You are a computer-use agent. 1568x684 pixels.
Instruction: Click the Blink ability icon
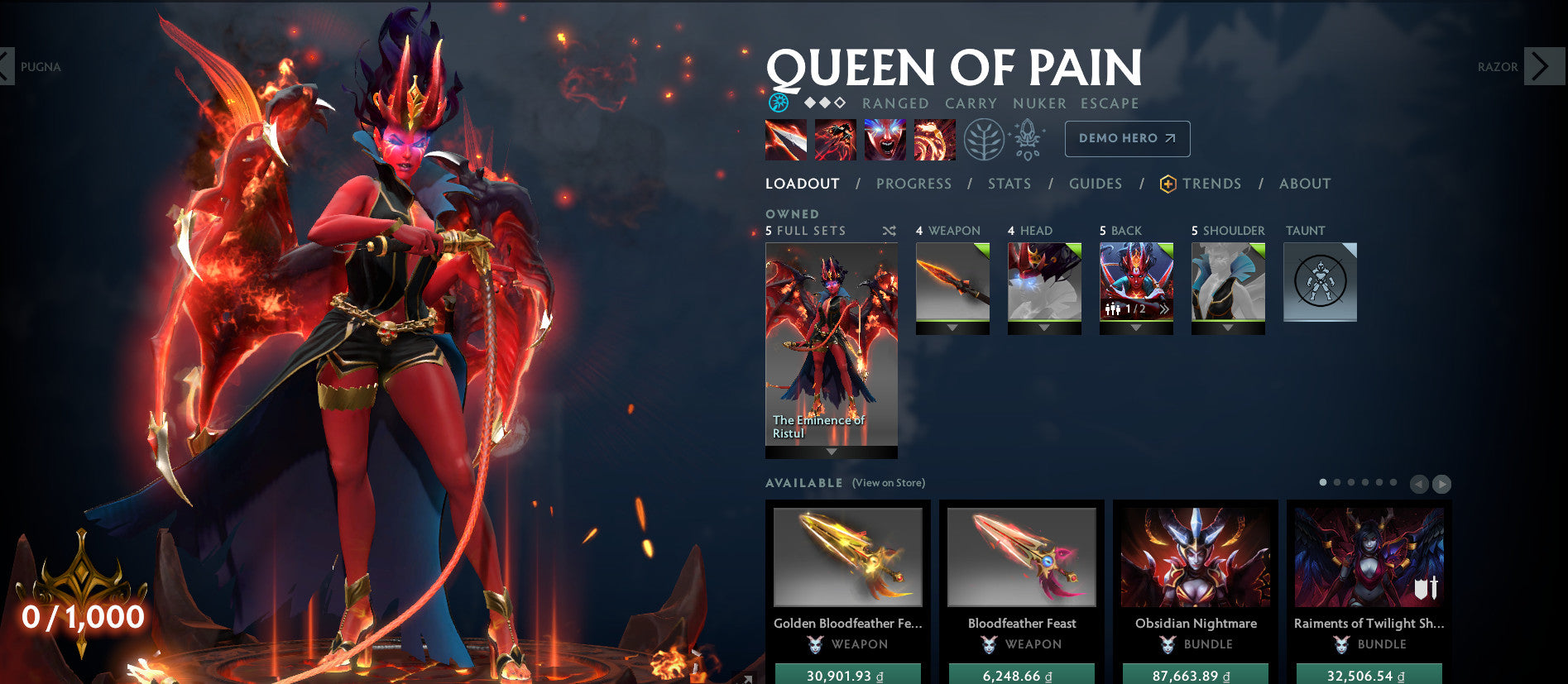pyautogui.click(x=835, y=139)
